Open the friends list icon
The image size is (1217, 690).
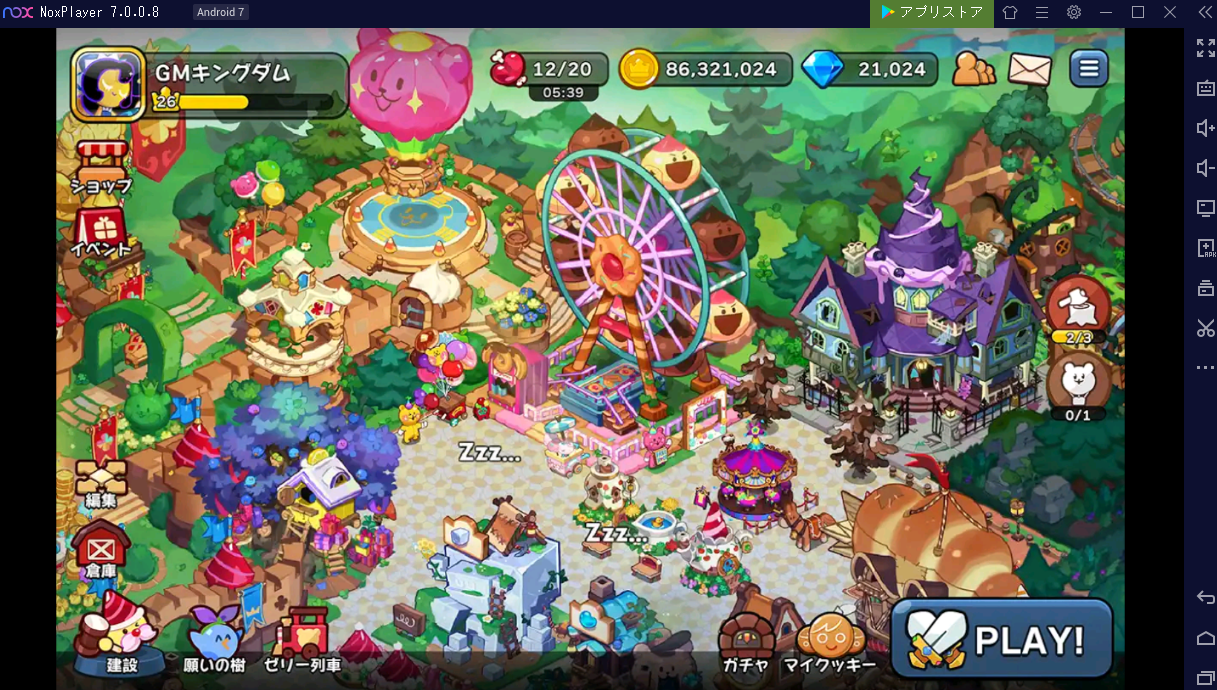point(973,69)
